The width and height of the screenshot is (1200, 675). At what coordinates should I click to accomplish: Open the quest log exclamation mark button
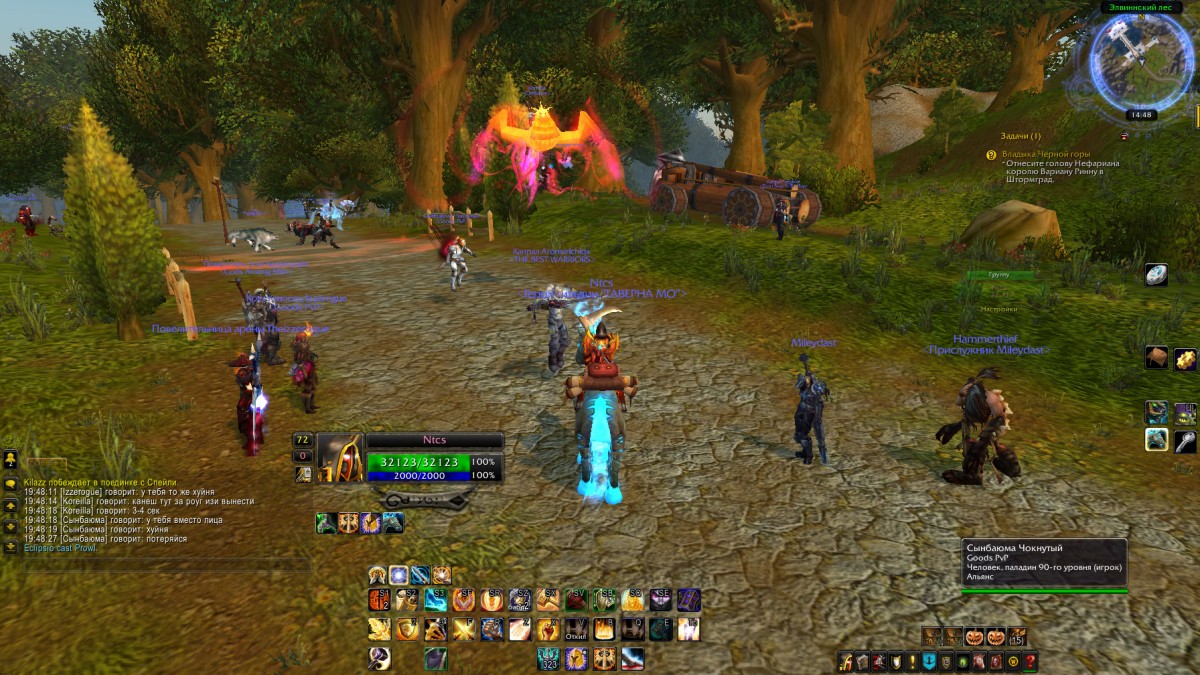(913, 661)
